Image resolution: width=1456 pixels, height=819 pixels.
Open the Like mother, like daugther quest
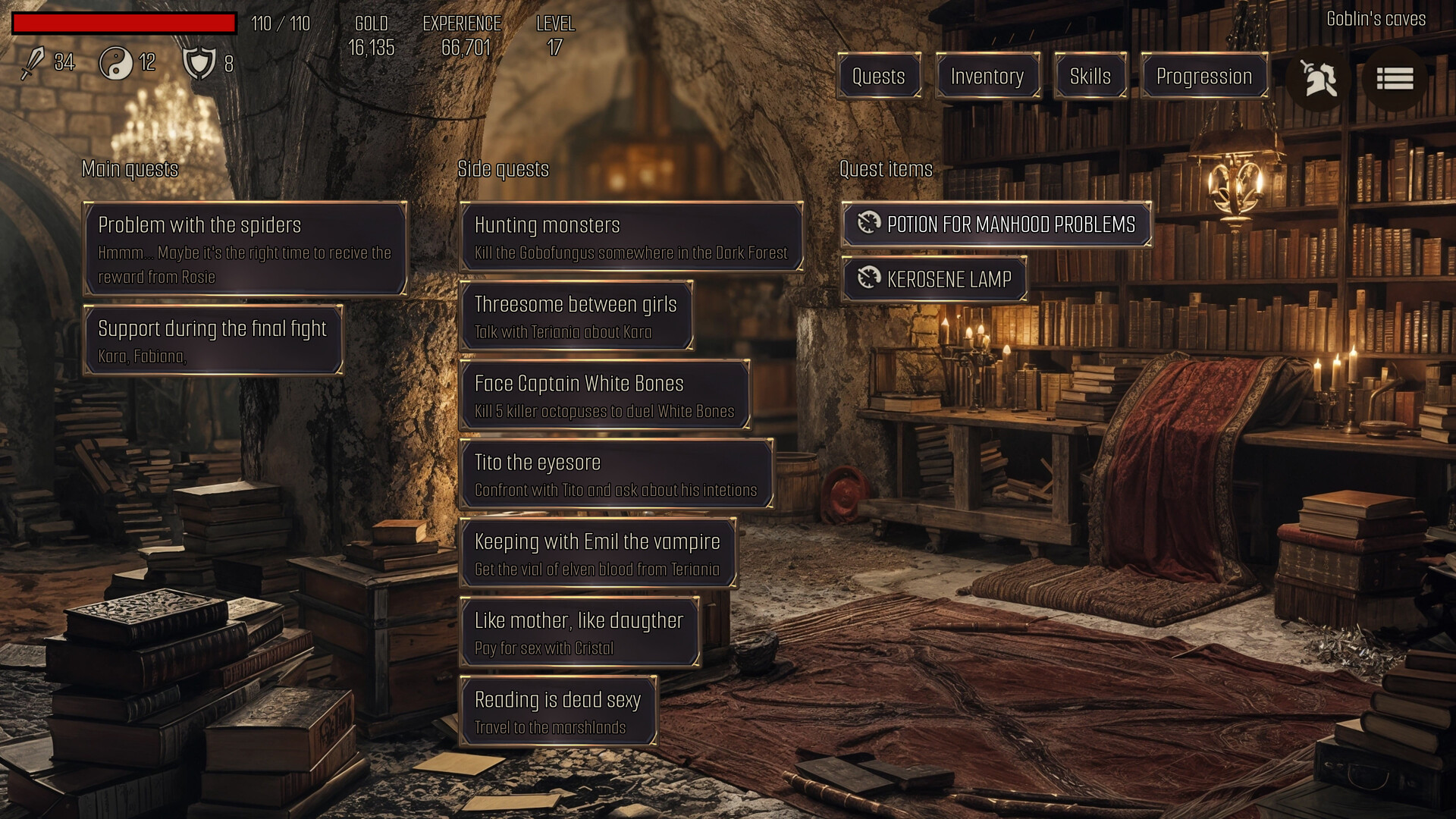[579, 632]
